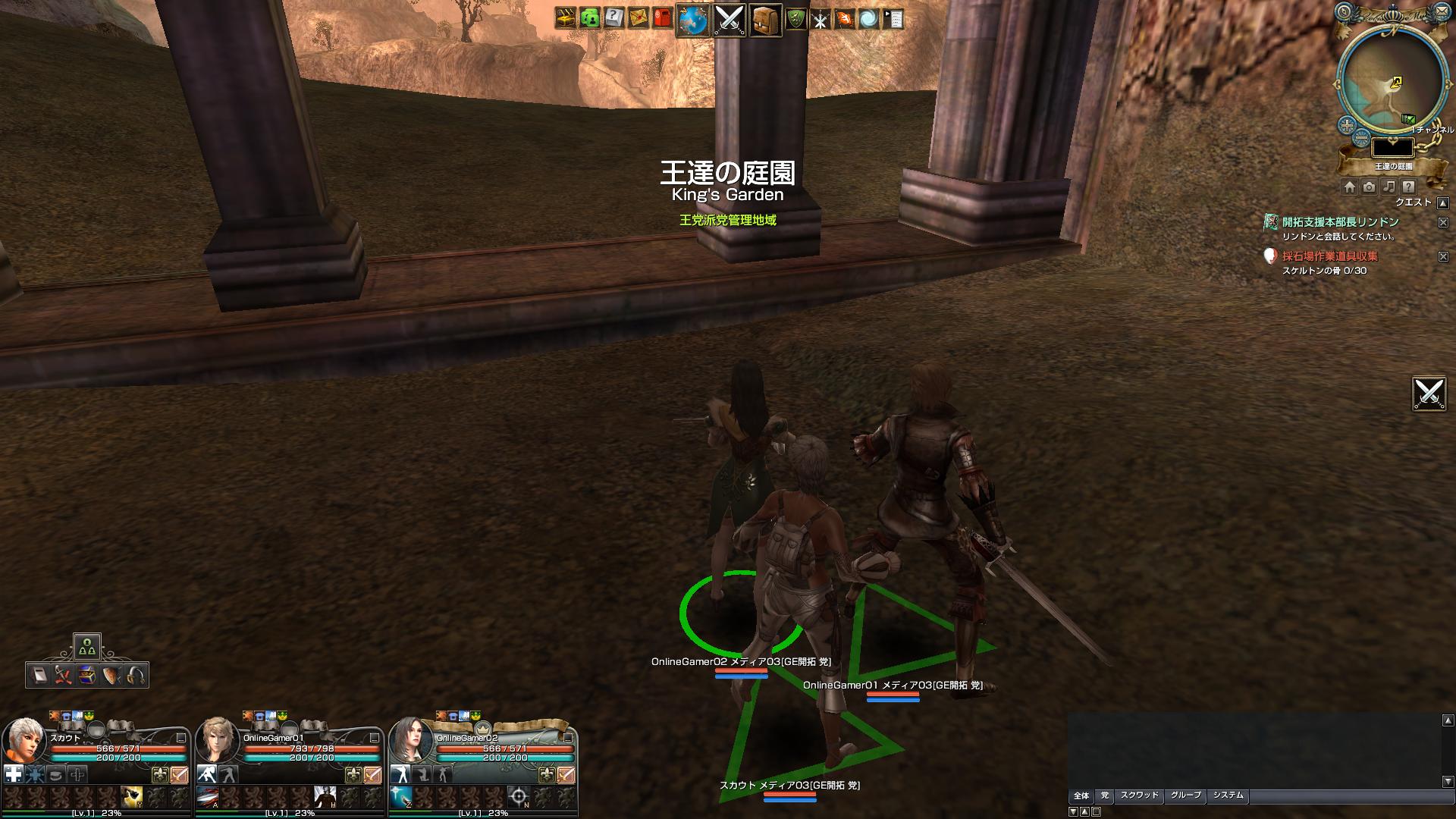This screenshot has height=819, width=1456.
Task: Open the world map globe icon
Action: 692,20
